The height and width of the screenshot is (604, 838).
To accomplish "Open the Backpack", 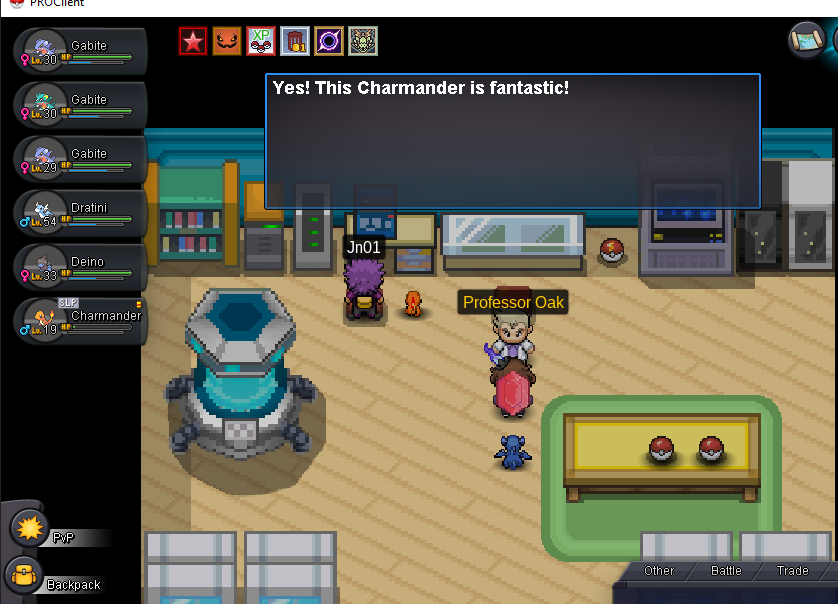I will point(24,577).
